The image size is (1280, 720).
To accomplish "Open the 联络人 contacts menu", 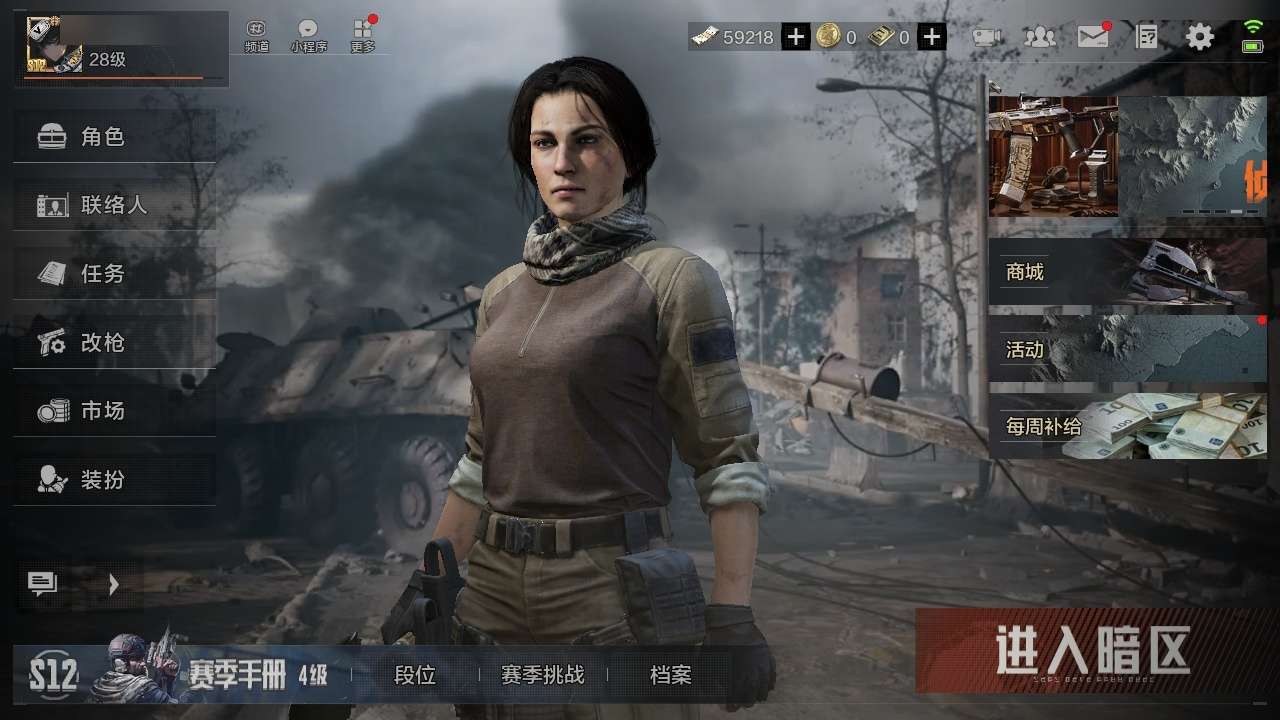I will [114, 205].
